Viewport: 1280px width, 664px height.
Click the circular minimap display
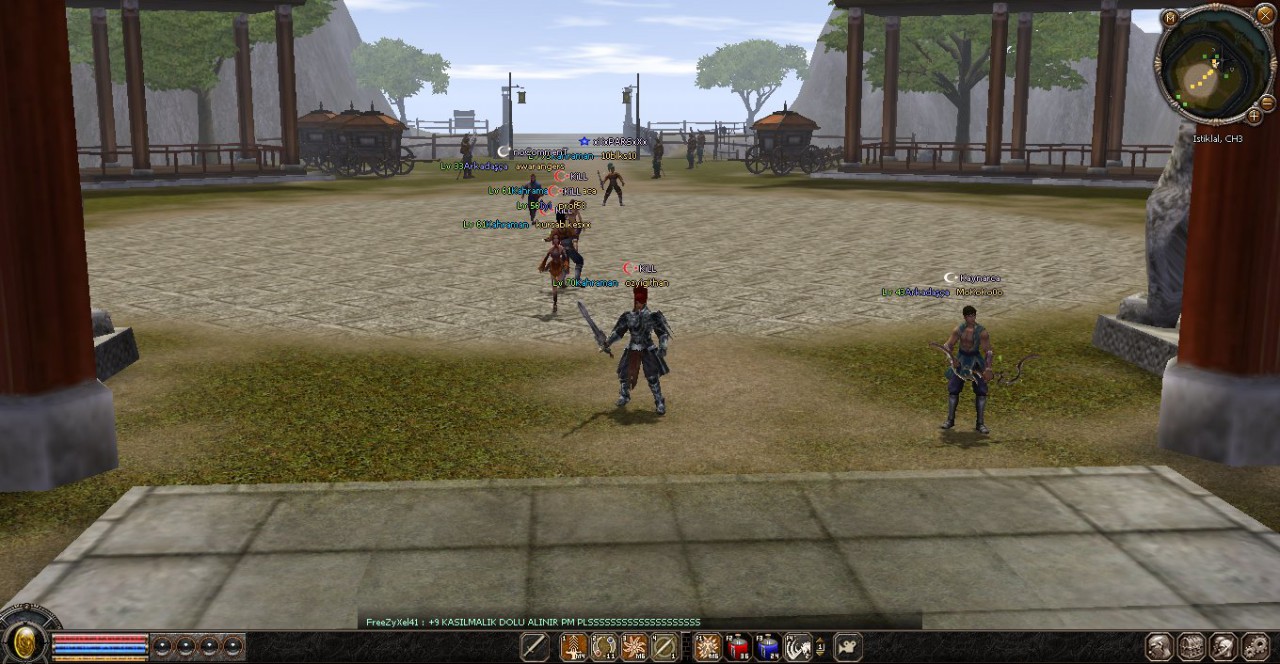point(1212,67)
